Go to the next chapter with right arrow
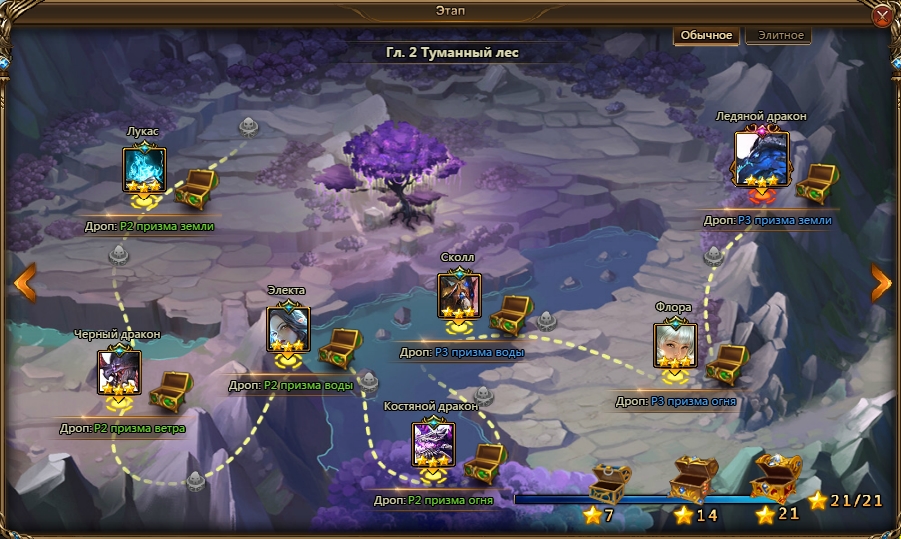Viewport: 901px width, 539px height. click(x=880, y=283)
